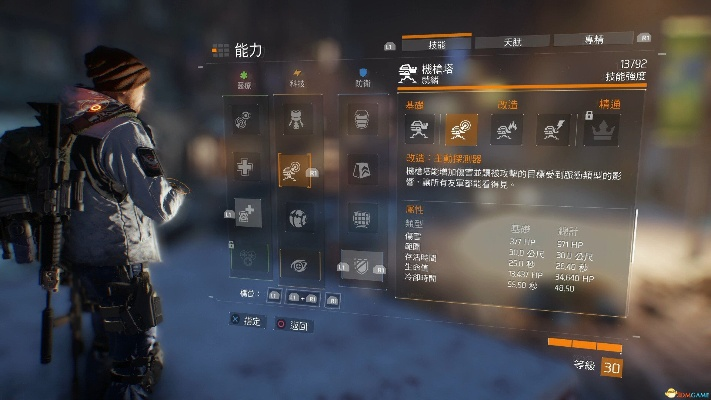This screenshot has height=400, width=711.
Task: Switch to the 技能 skills tab
Action: click(x=436, y=41)
